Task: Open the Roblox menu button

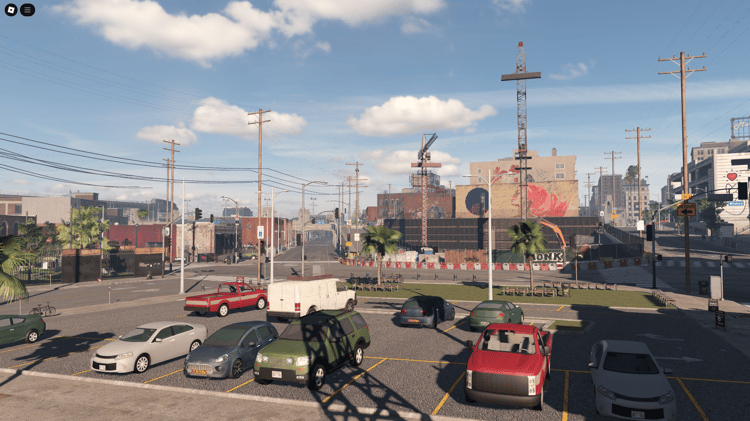Action: (10, 10)
